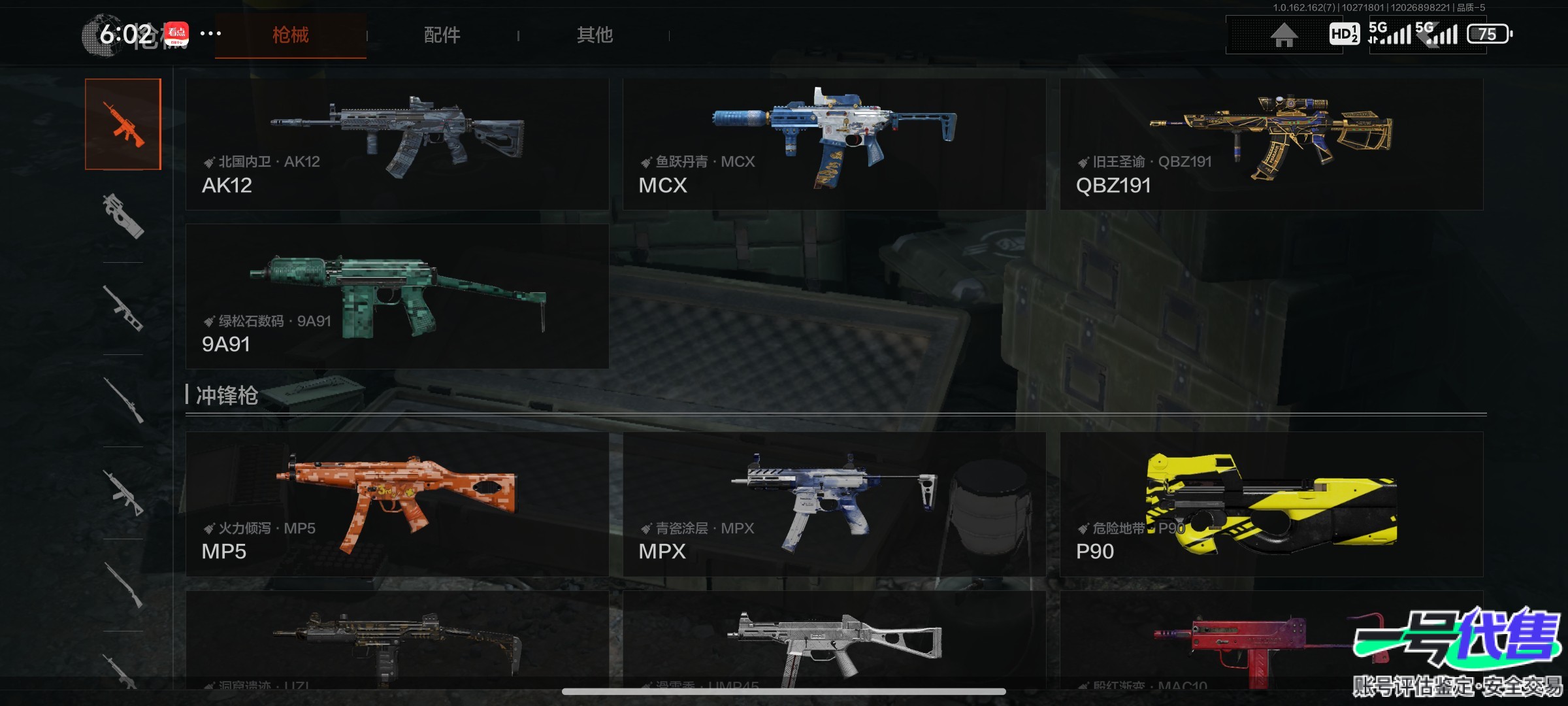The height and width of the screenshot is (706, 1568).
Task: Select the silver UMP45 skin card
Action: 834,641
